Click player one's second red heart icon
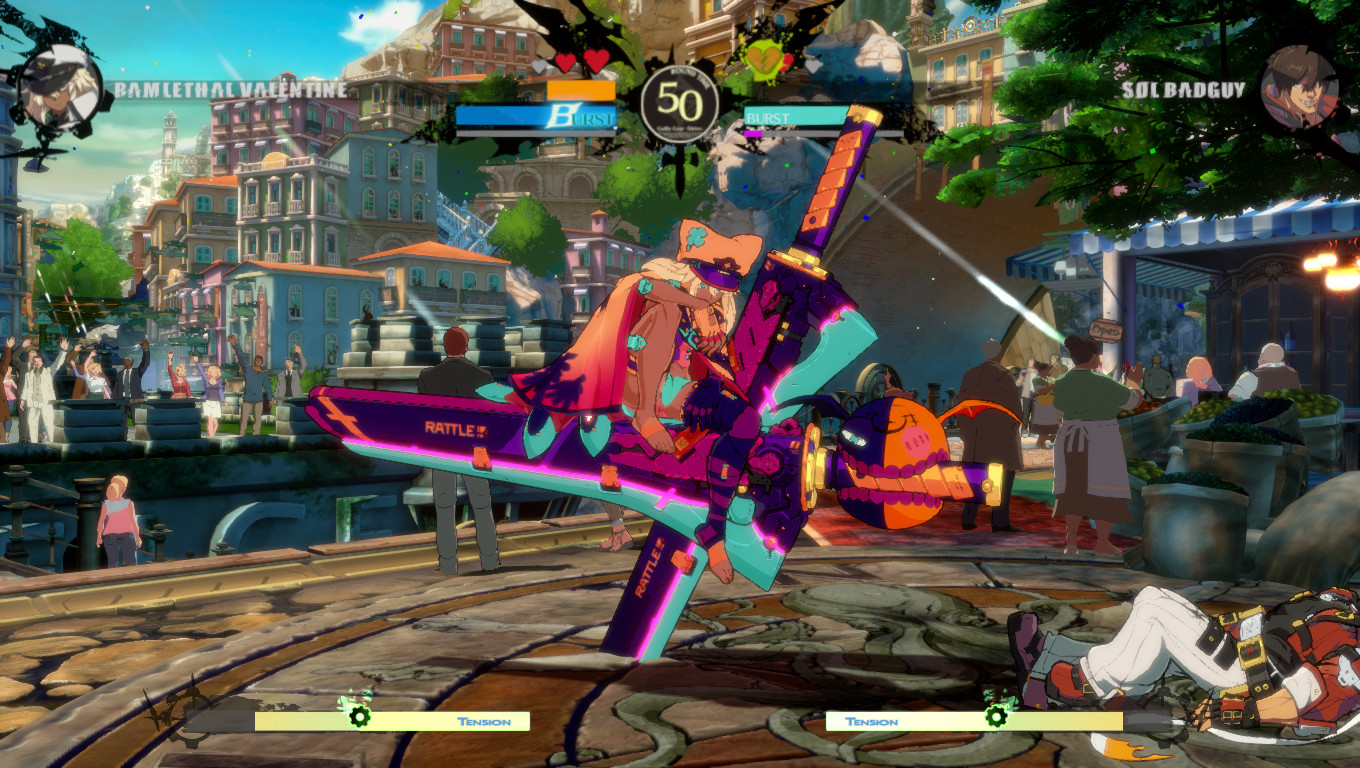Screen dimensions: 1360x768 (595, 62)
